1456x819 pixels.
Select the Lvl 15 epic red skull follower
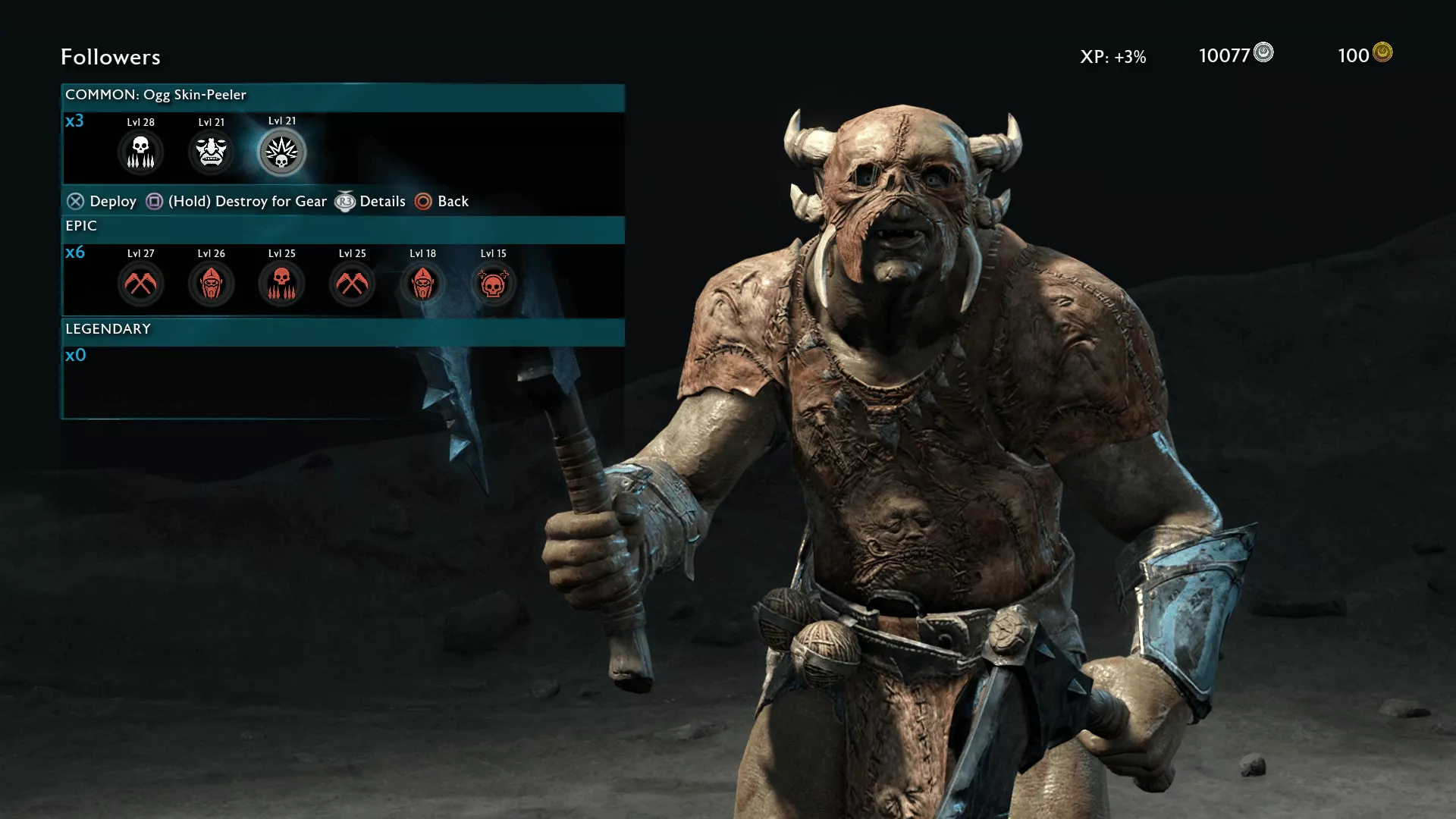point(493,284)
